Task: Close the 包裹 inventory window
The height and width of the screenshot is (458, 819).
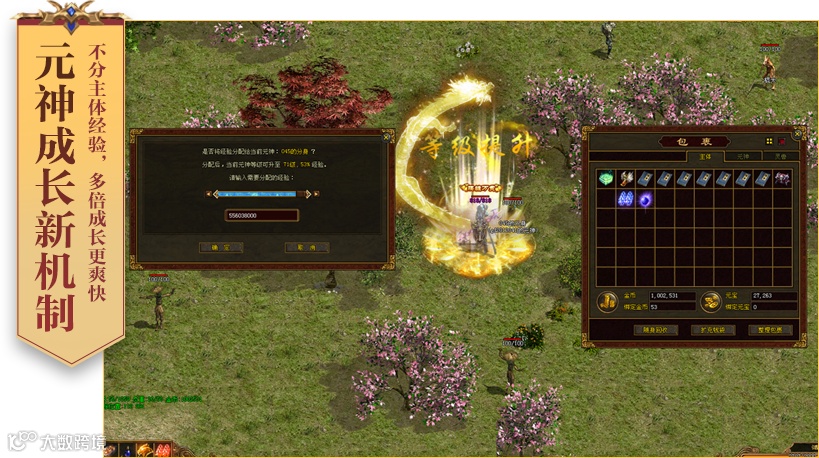Action: [x=798, y=133]
